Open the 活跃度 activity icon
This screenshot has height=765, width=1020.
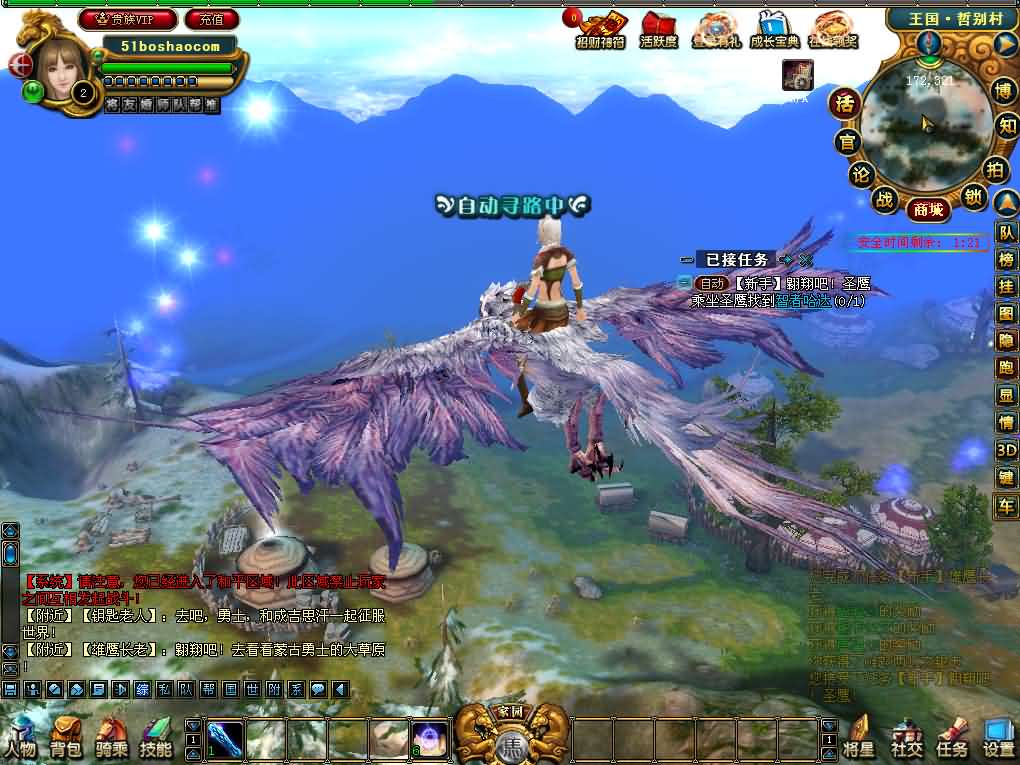click(659, 30)
